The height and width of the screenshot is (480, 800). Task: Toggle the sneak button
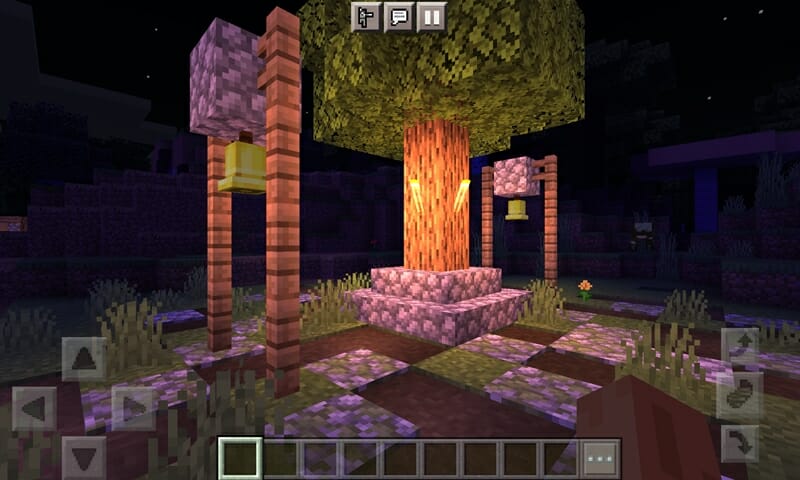tap(741, 393)
